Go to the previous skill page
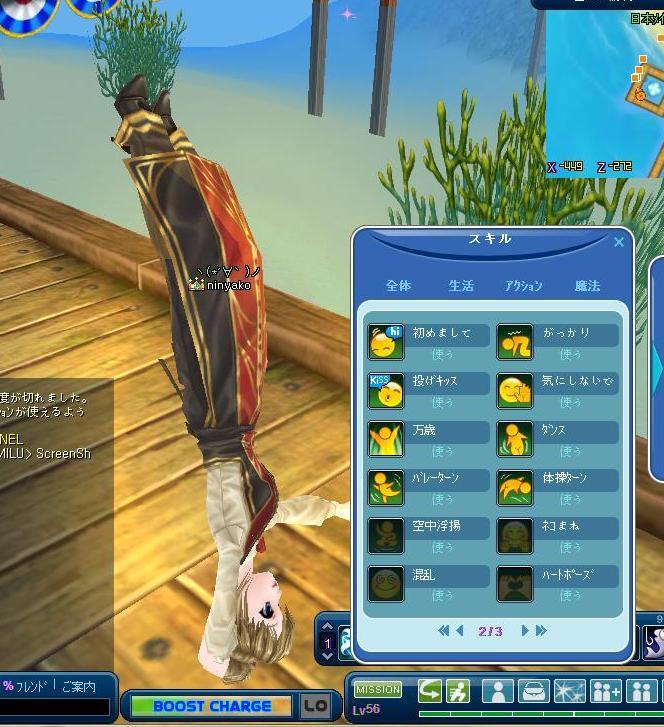Viewport: 664px width, 727px height. click(460, 631)
